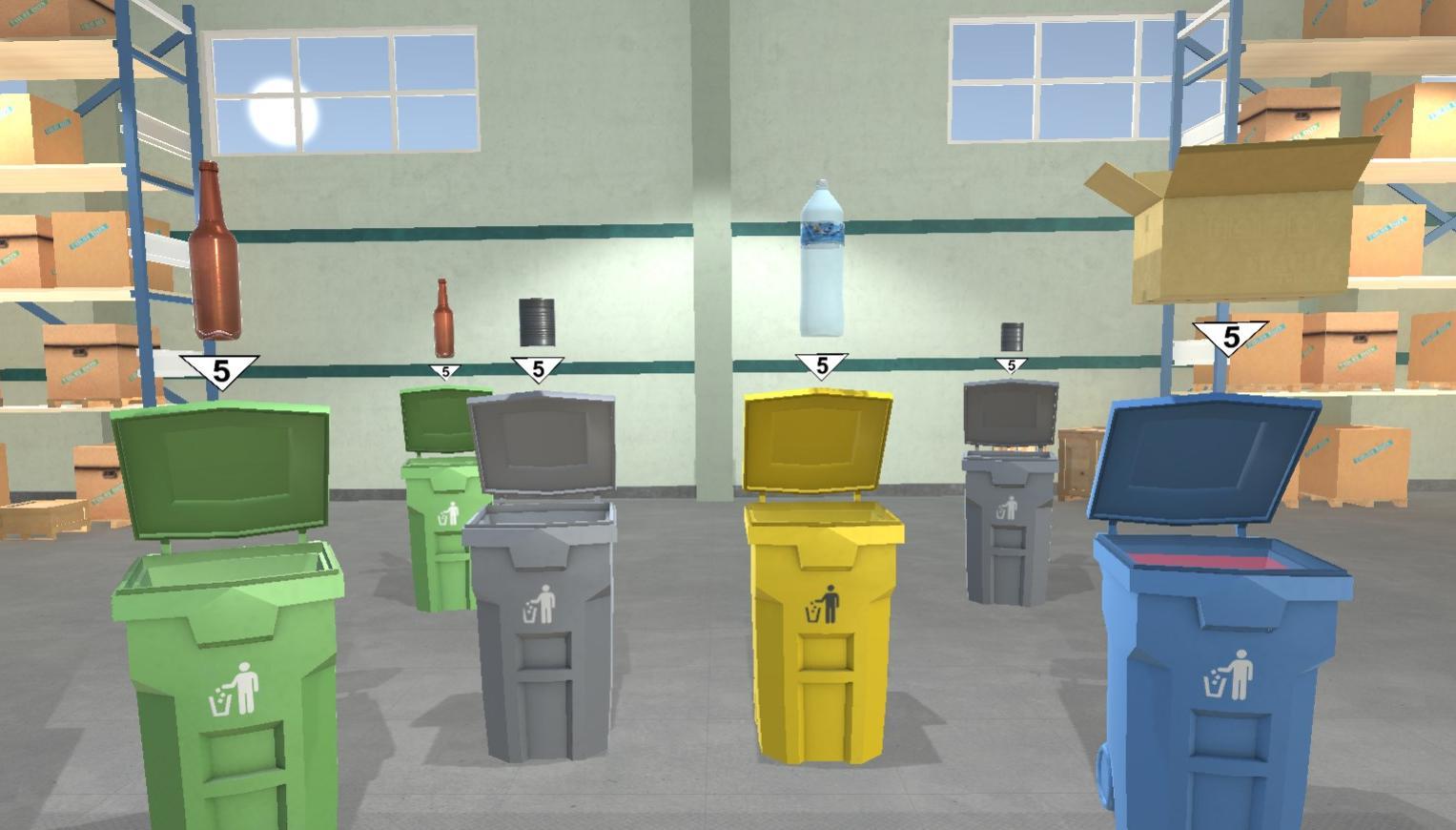
Task: Click the arrow marker above the blue bin
Action: point(1232,336)
